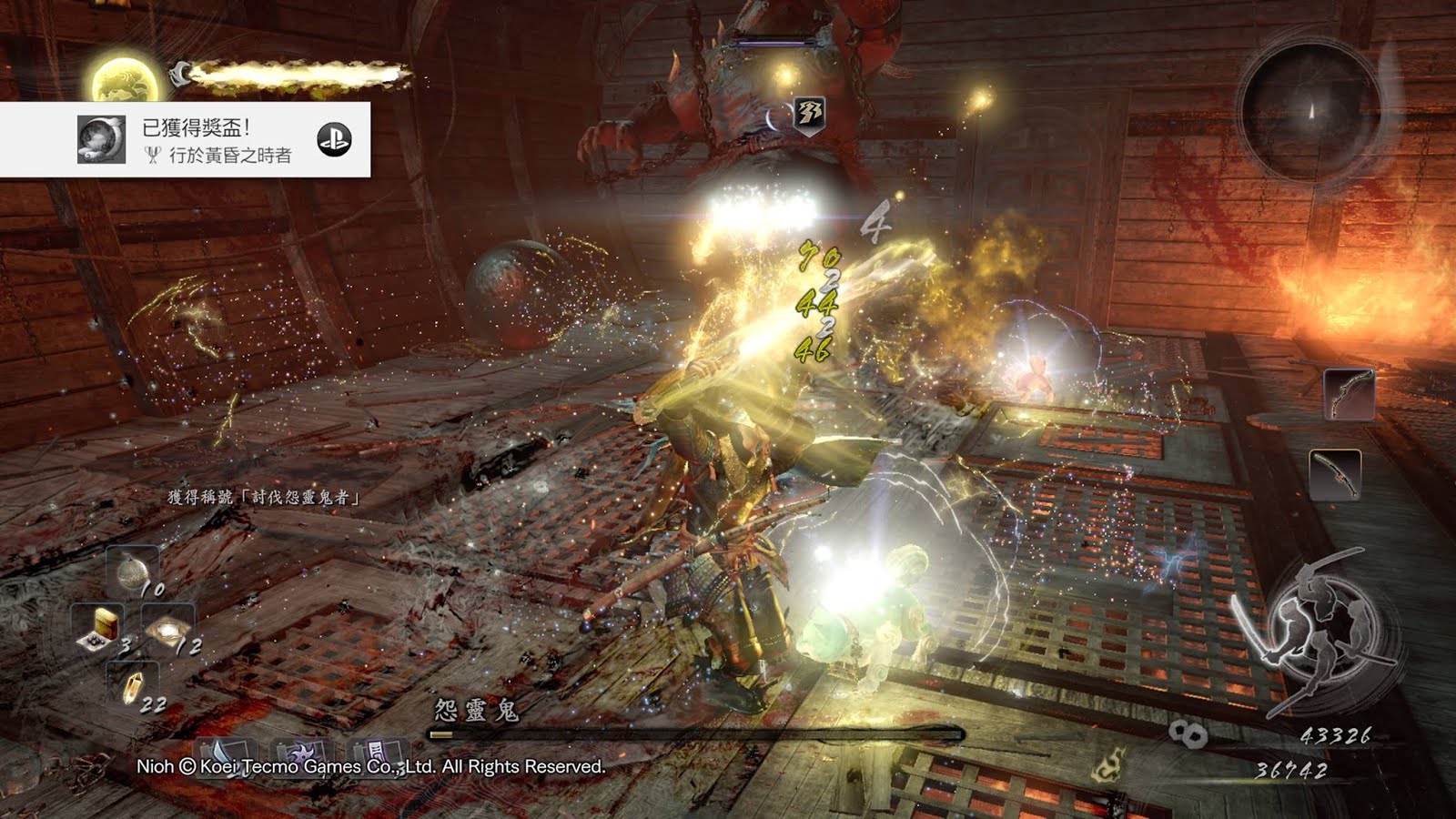This screenshot has height=819, width=1456.
Task: Select the talisman shortcut scroll
Action: pyautogui.click(x=375, y=753)
